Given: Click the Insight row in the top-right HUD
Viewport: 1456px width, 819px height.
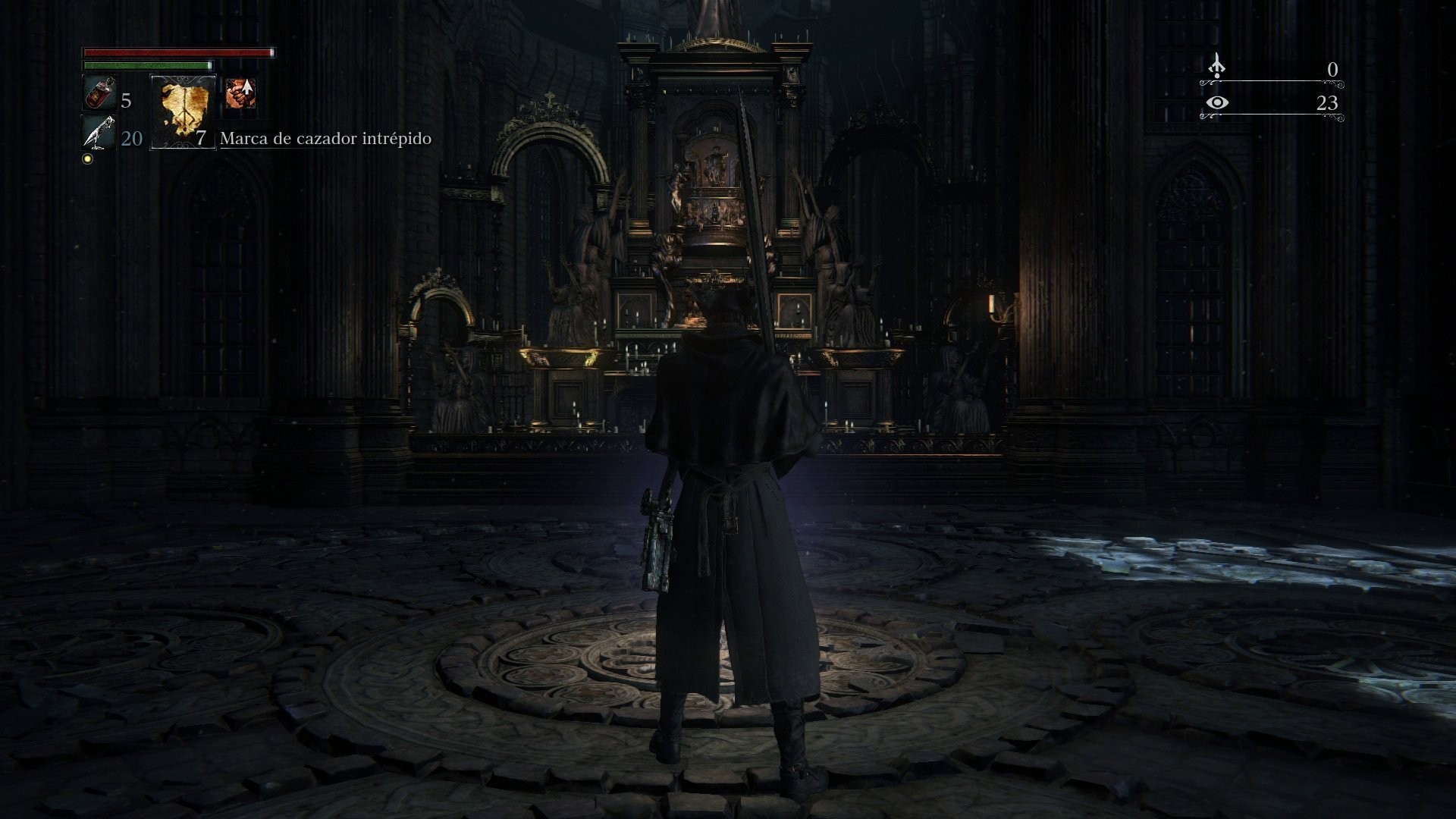Looking at the screenshot, I should 1274,106.
